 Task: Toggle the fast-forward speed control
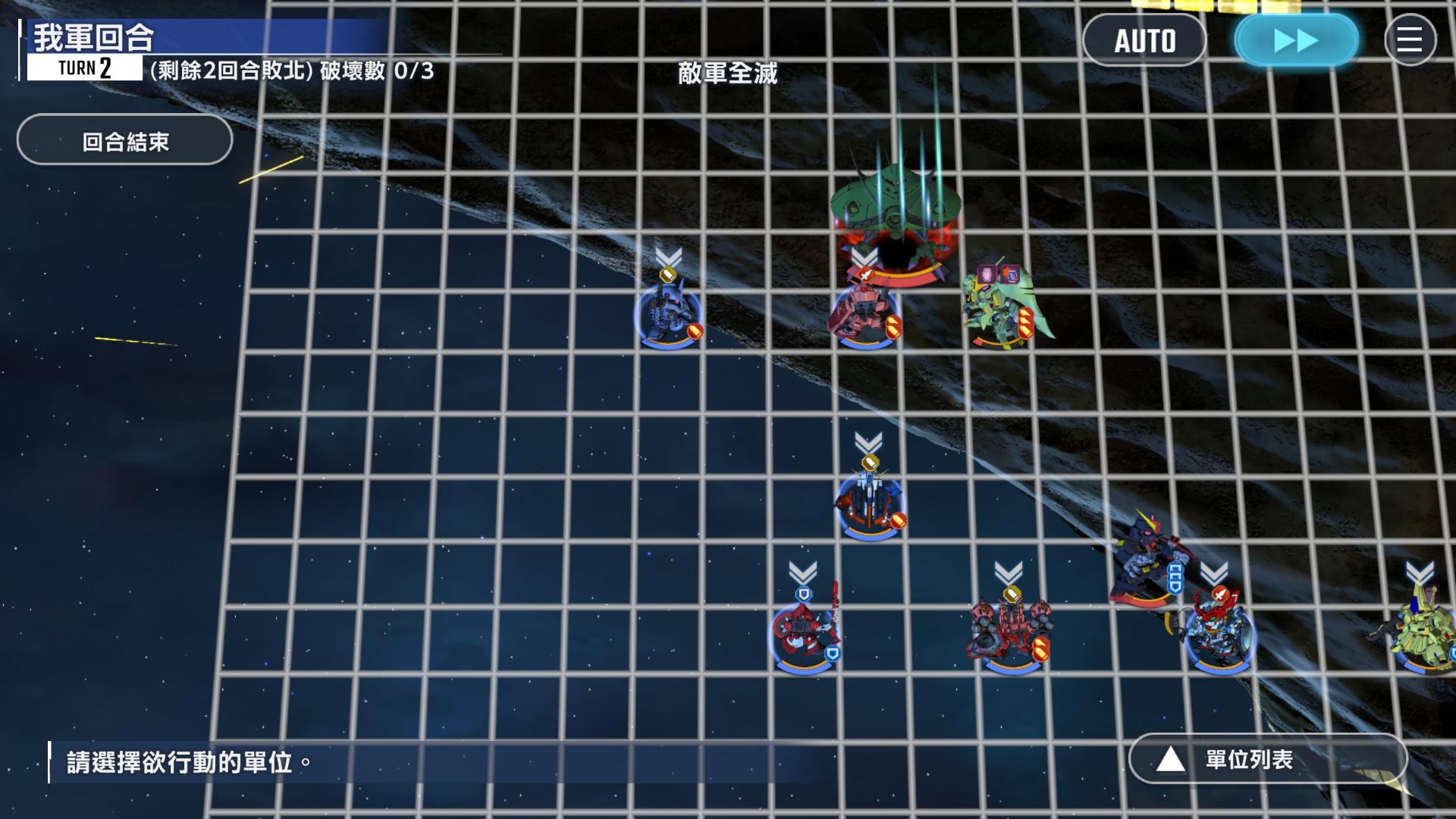(x=1294, y=39)
